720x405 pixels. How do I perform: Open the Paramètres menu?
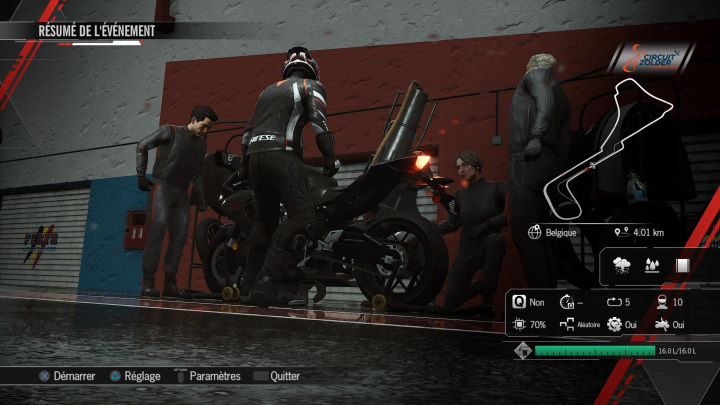[207, 377]
